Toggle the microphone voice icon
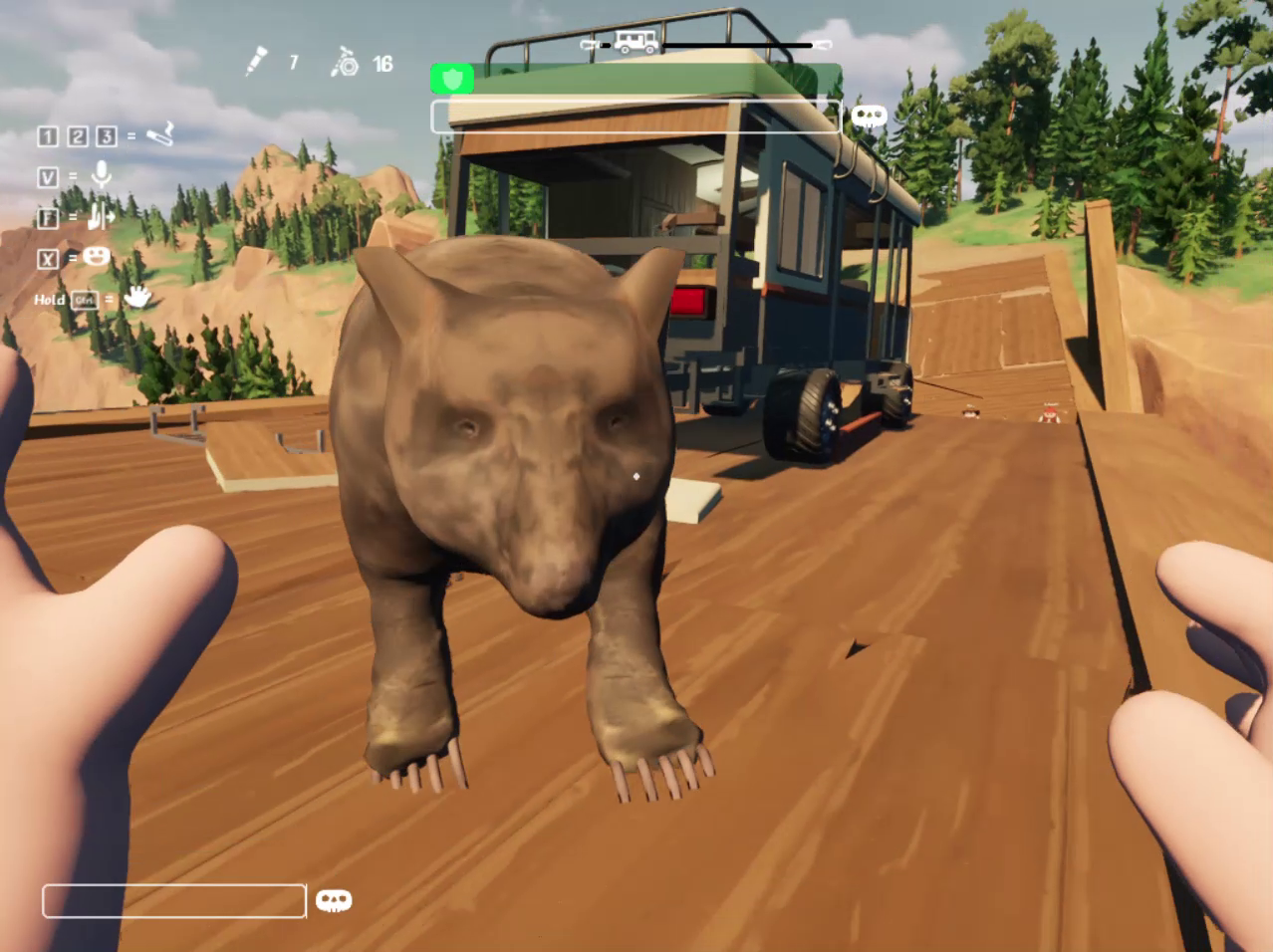1273x952 pixels. [x=101, y=175]
